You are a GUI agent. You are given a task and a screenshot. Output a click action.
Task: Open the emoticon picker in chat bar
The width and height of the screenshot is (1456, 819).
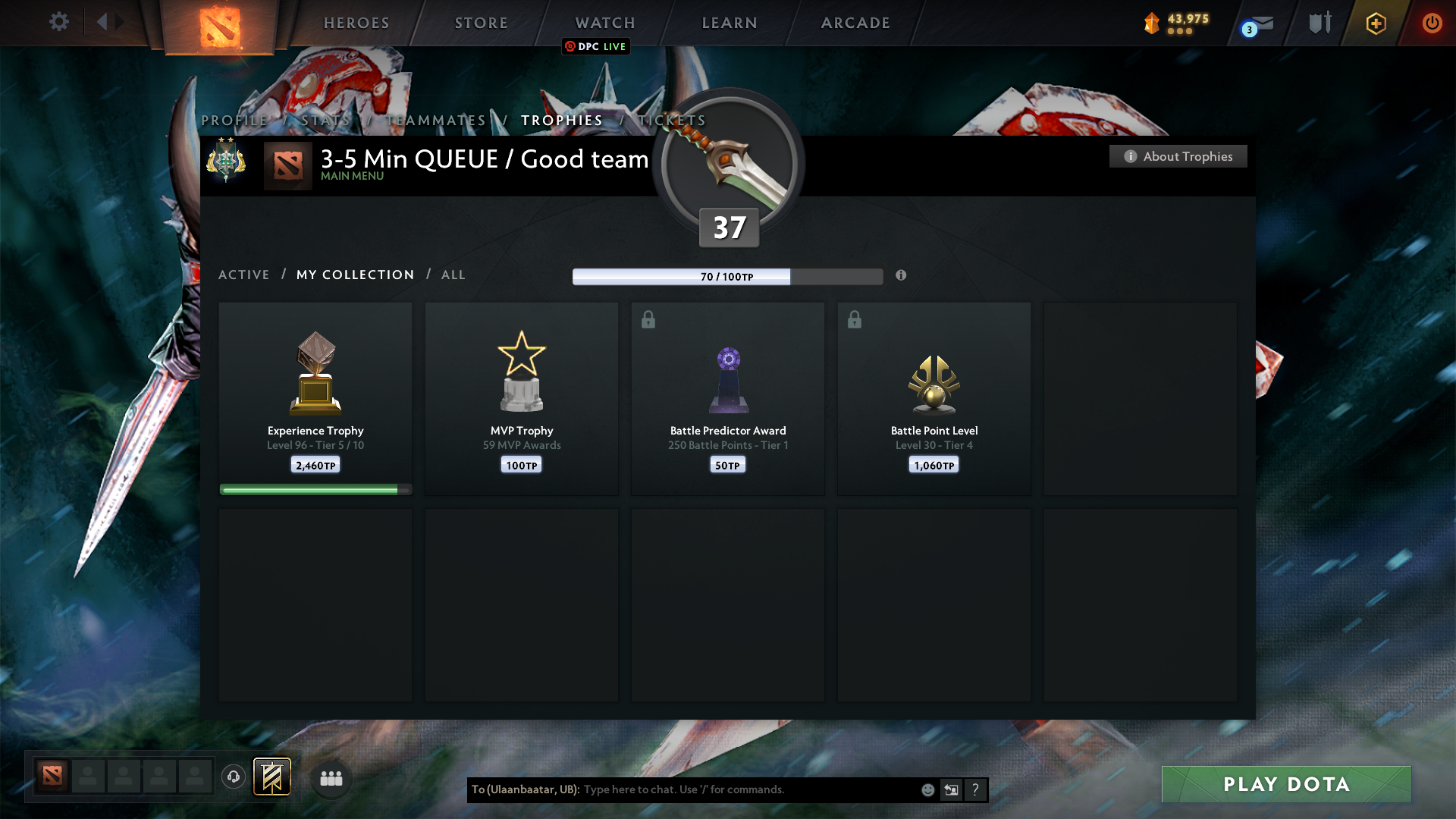(x=927, y=789)
